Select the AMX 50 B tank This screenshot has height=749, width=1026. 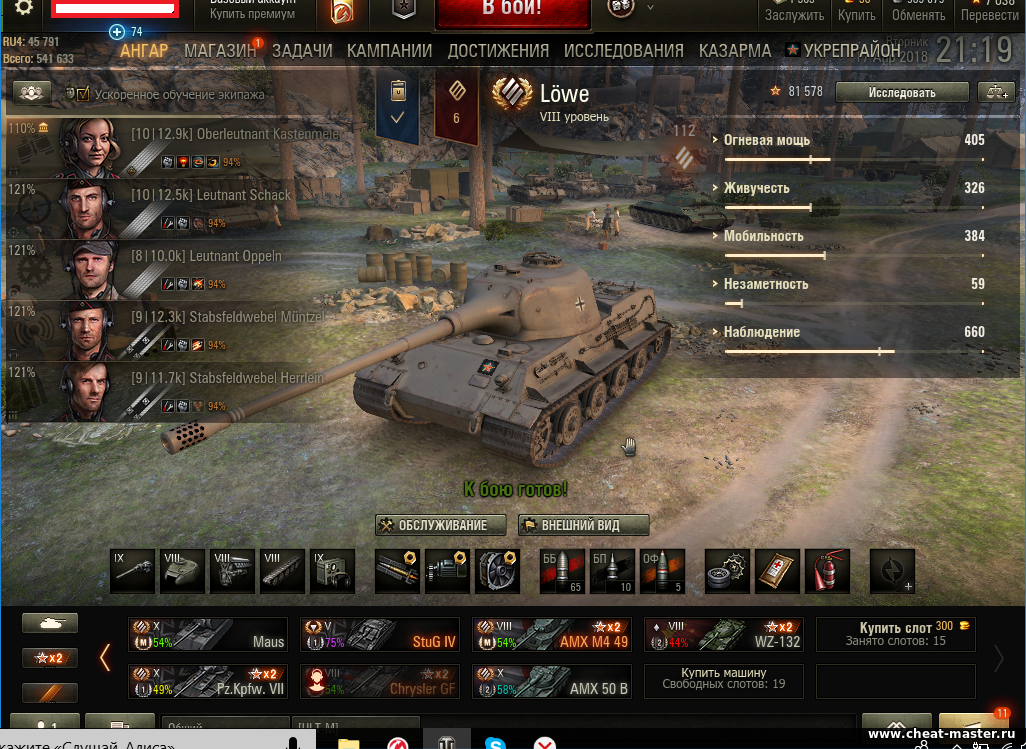point(552,682)
